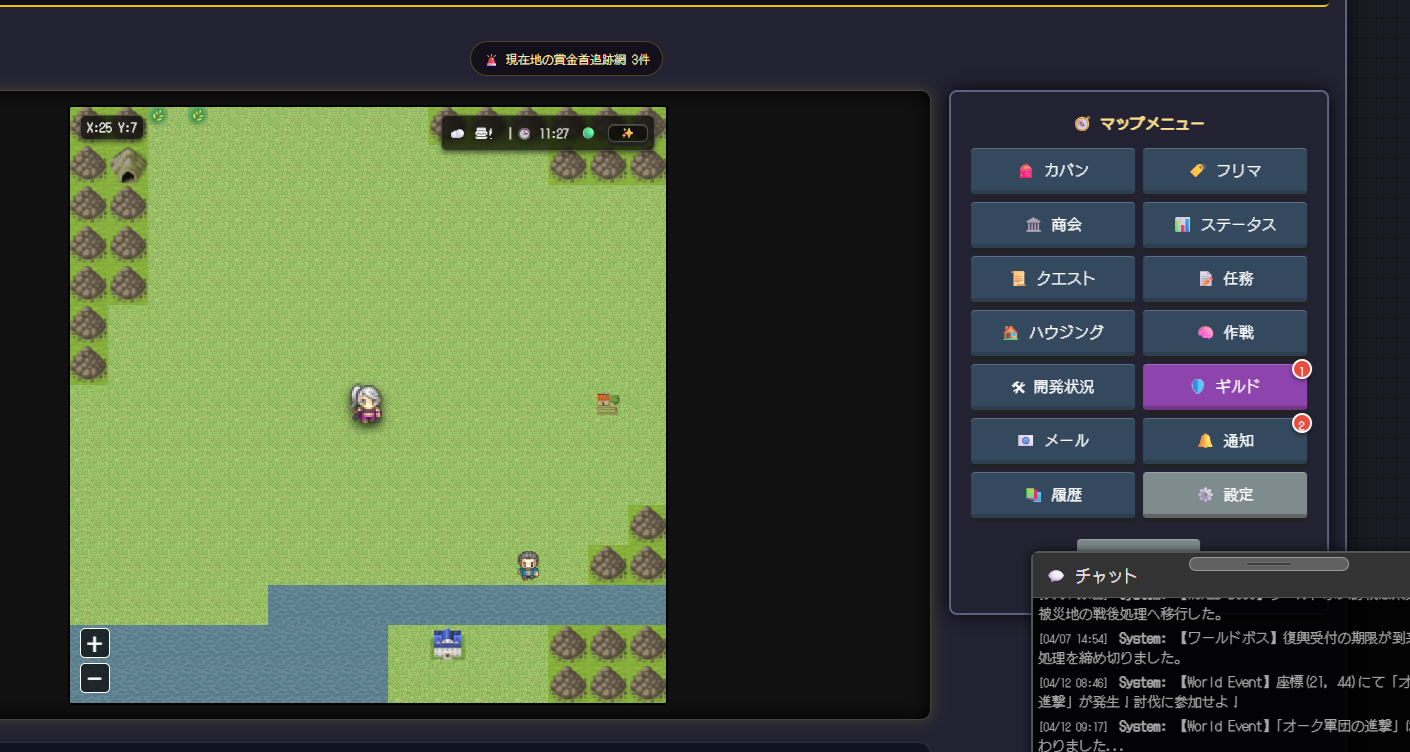This screenshot has width=1410, height=752.
Task: Click the chat panel's top handle bar
Action: pos(1268,564)
